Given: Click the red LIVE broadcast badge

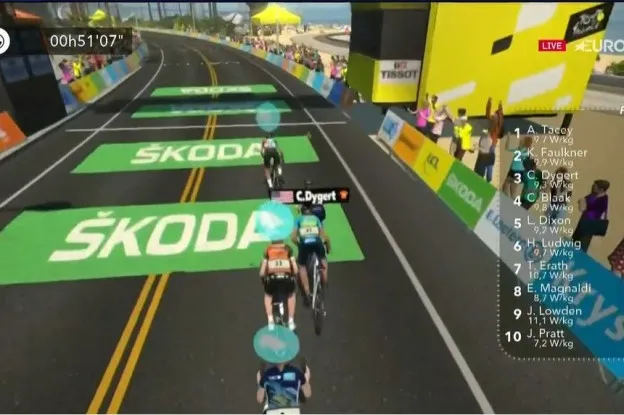Looking at the screenshot, I should pos(551,45).
